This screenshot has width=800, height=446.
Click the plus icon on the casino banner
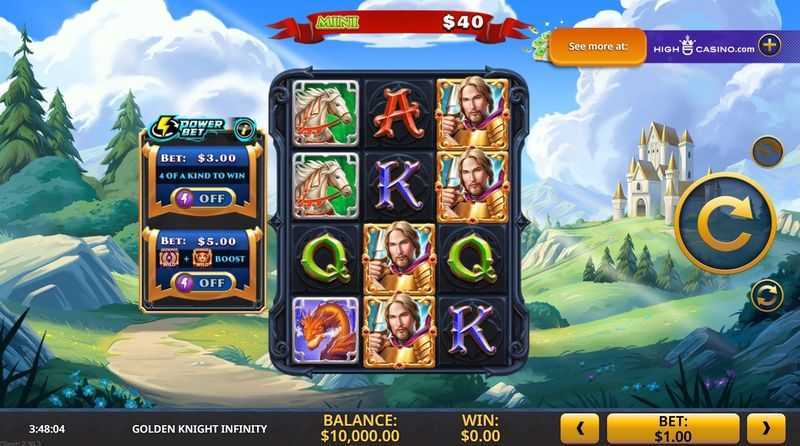pos(769,45)
